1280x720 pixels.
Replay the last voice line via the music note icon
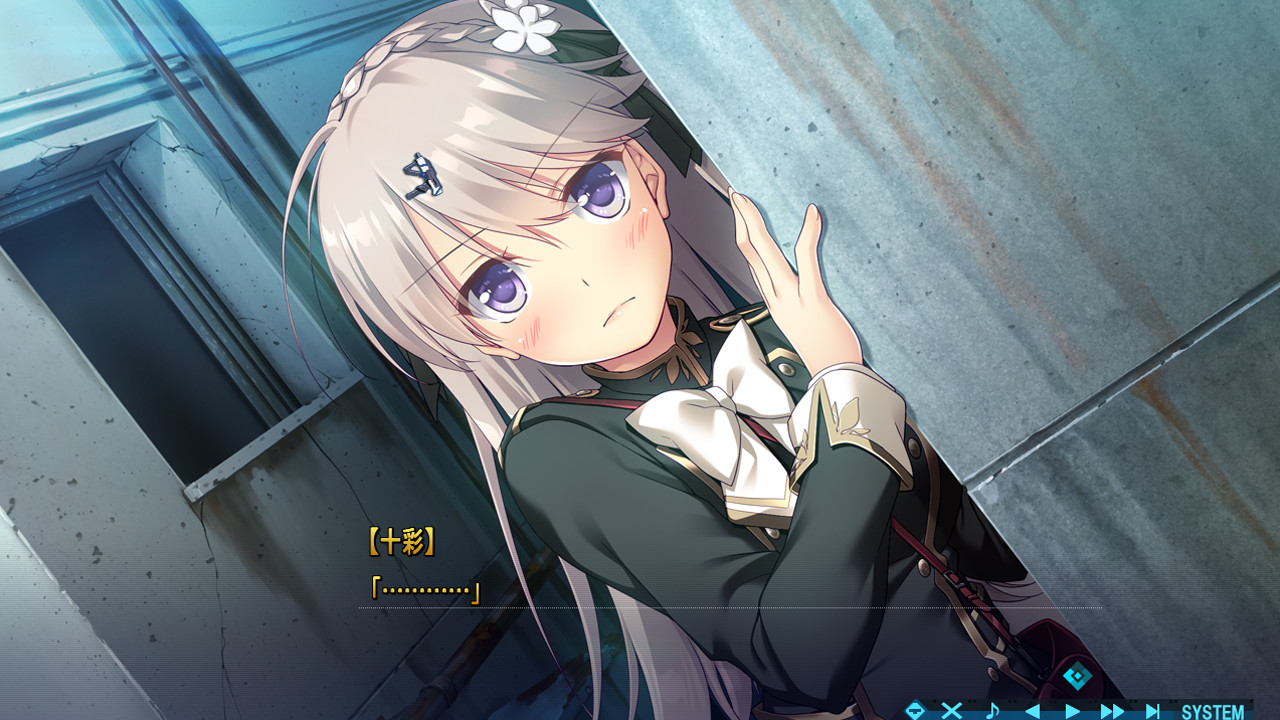(x=994, y=709)
